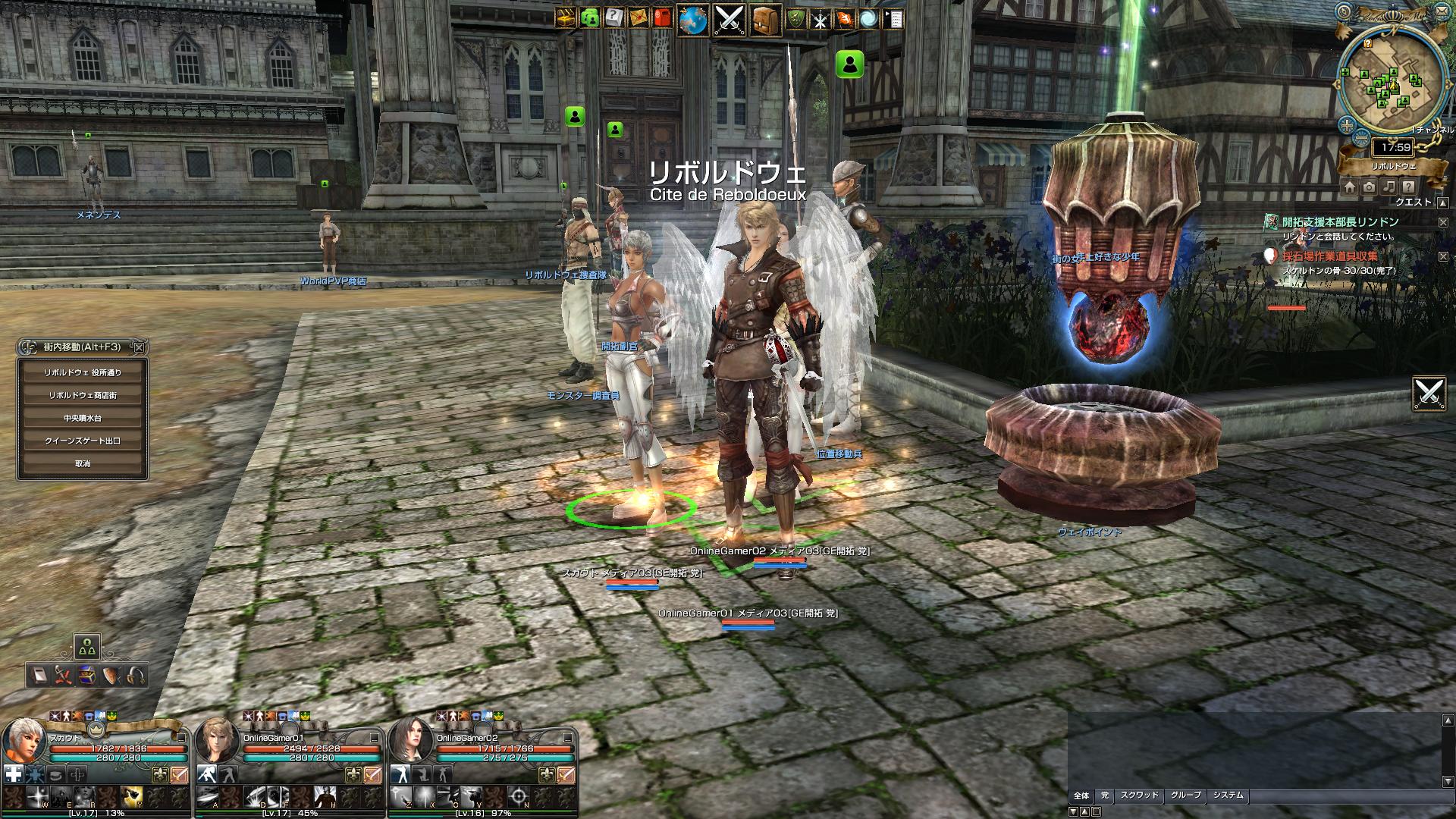The image size is (1456, 819).
Task: Select リボルドウェ 役所通り in the town travel menu
Action: [x=83, y=372]
